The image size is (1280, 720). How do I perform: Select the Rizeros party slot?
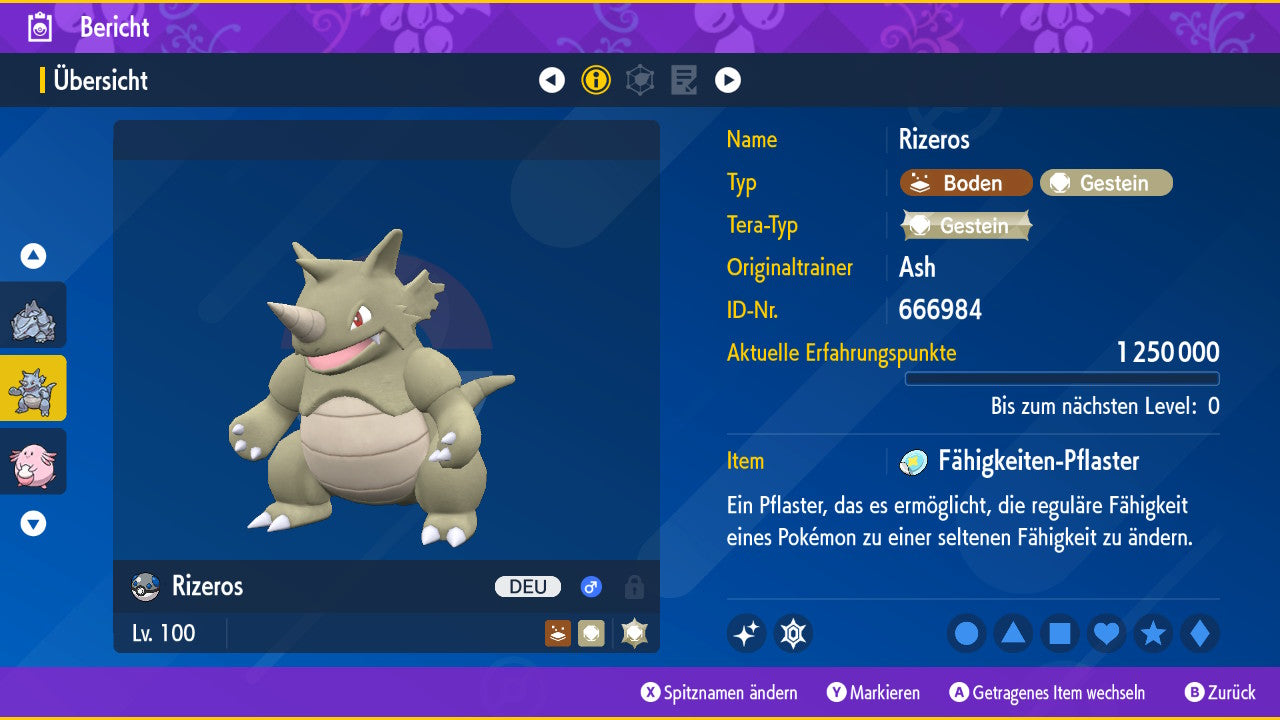coord(33,388)
